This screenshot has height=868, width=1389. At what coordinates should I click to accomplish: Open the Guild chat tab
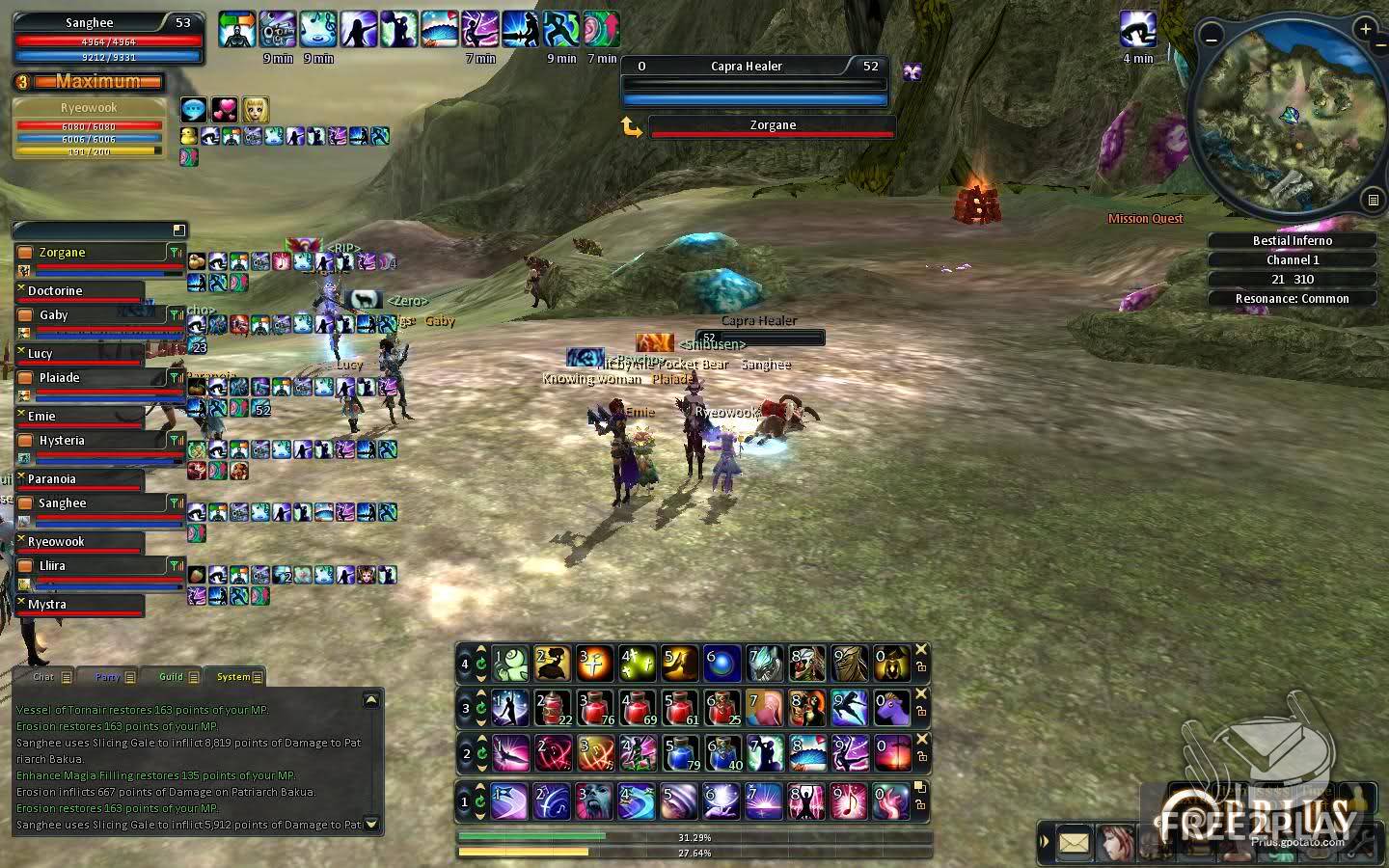click(172, 677)
